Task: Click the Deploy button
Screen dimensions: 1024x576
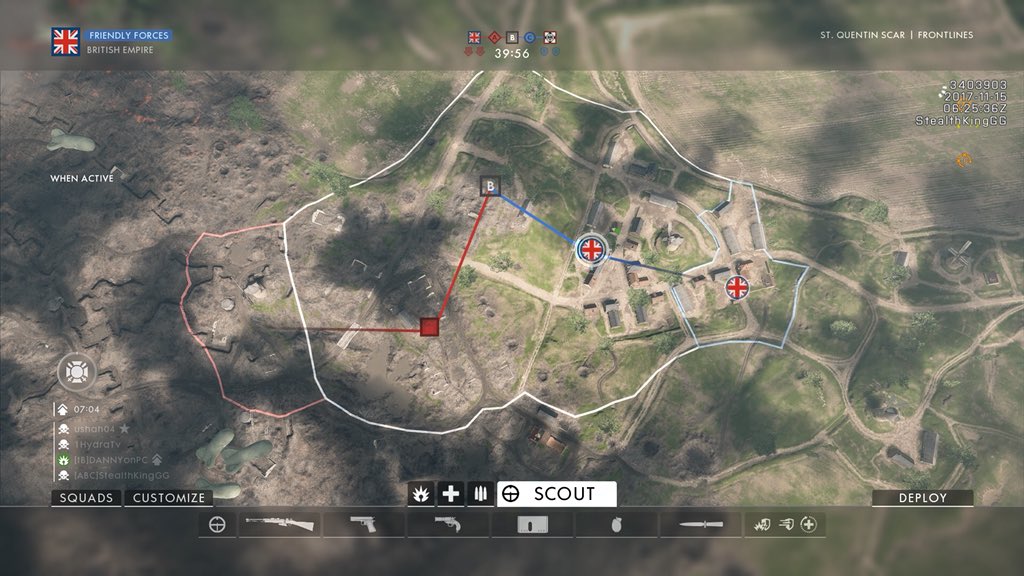Action: pos(922,497)
